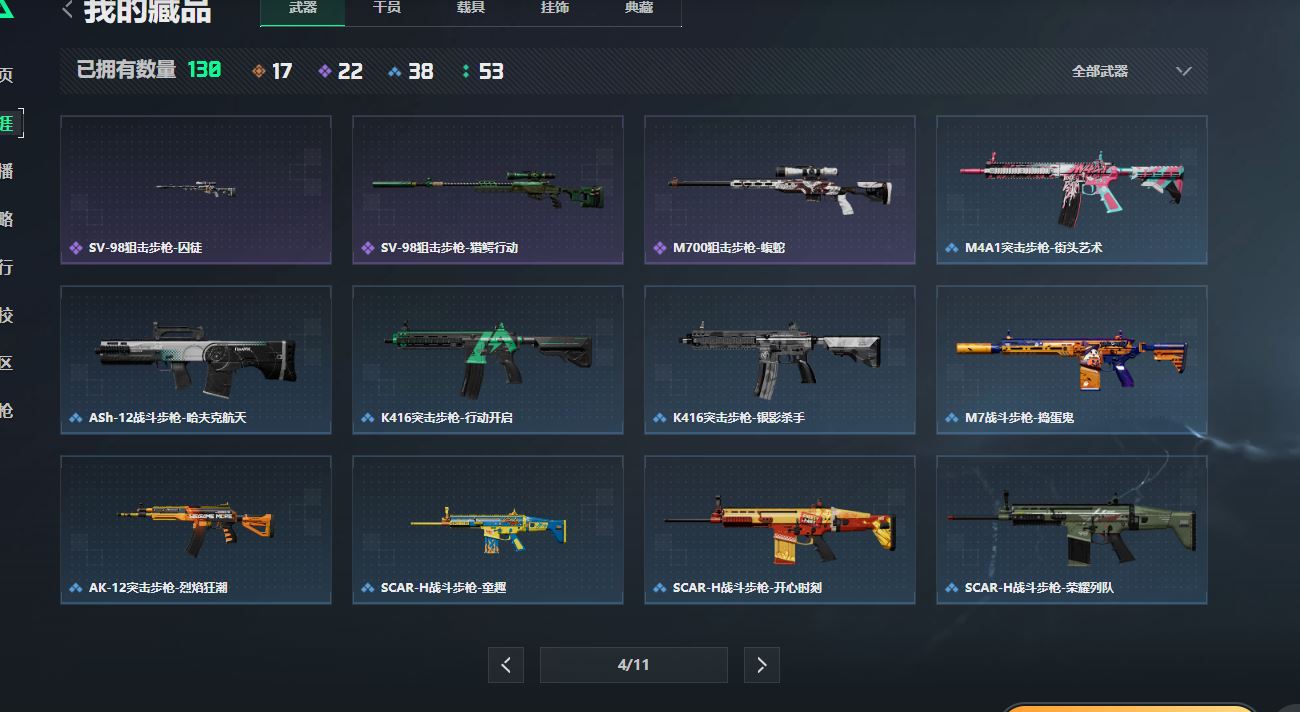This screenshot has width=1300, height=712.
Task: Select the AK-12 assault rifle card
Action: point(196,530)
